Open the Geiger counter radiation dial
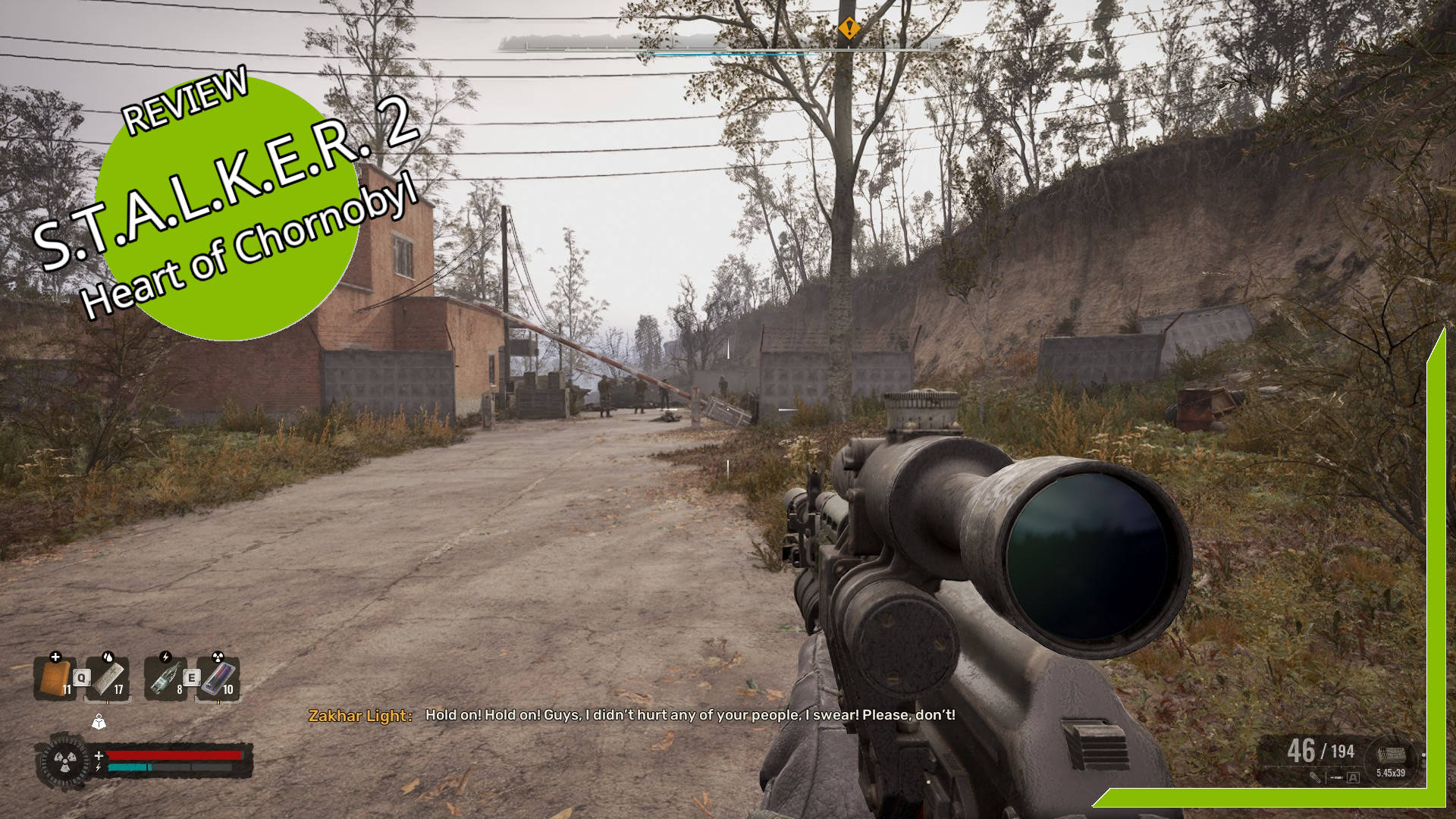Viewport: 1456px width, 819px height. [x=65, y=762]
